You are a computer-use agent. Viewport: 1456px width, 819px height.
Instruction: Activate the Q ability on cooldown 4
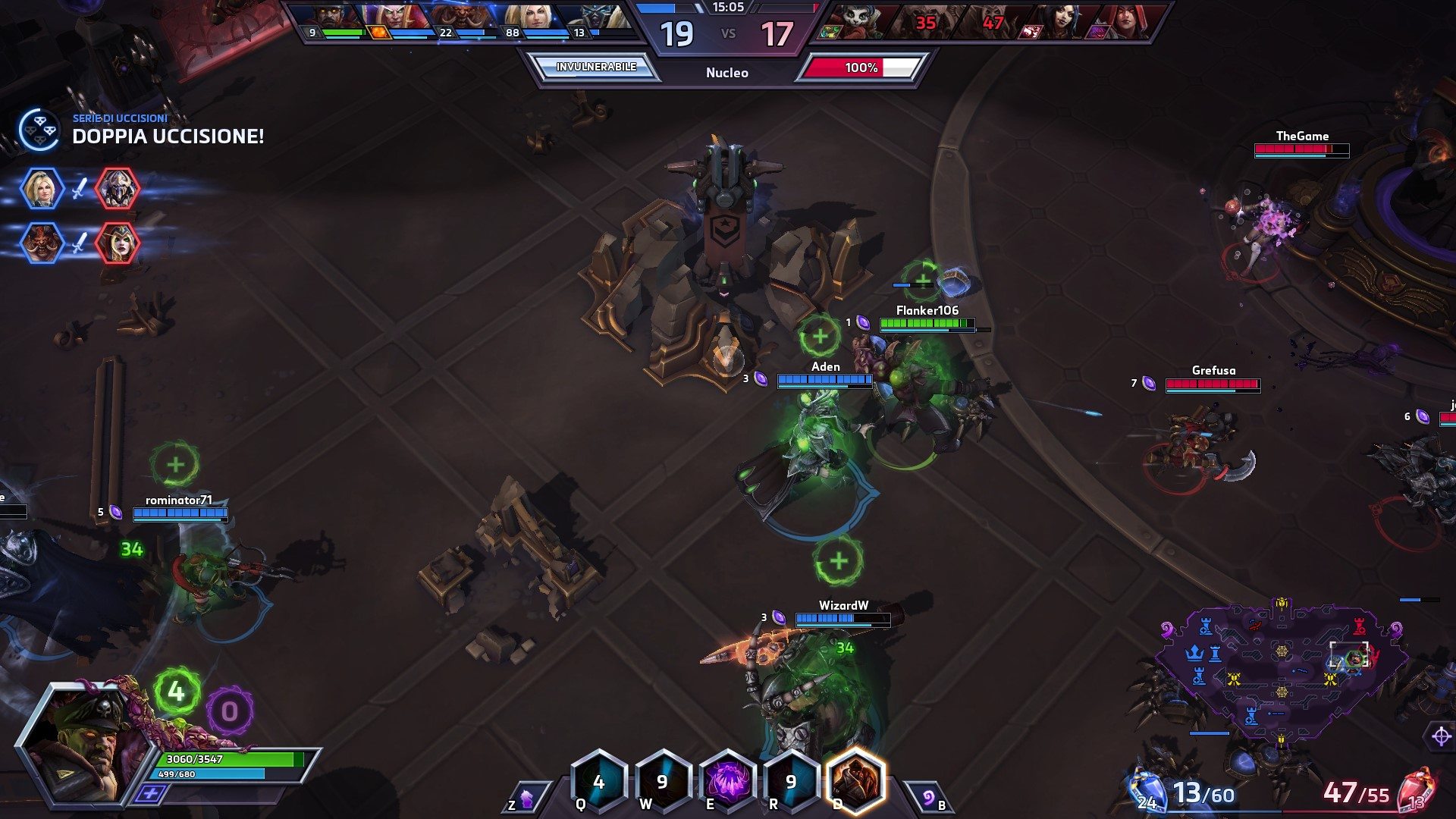[x=599, y=781]
